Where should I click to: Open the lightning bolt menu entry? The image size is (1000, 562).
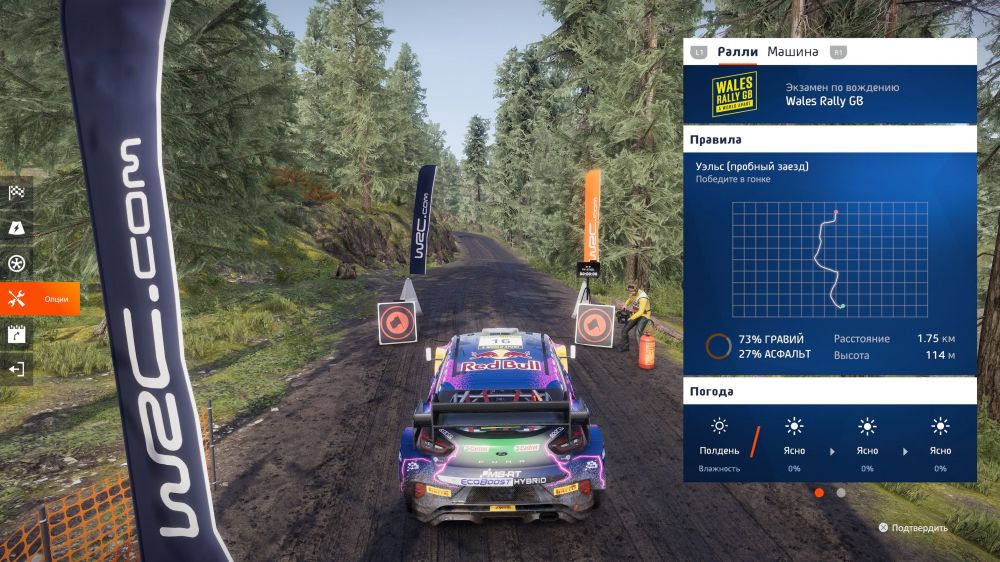click(16, 229)
